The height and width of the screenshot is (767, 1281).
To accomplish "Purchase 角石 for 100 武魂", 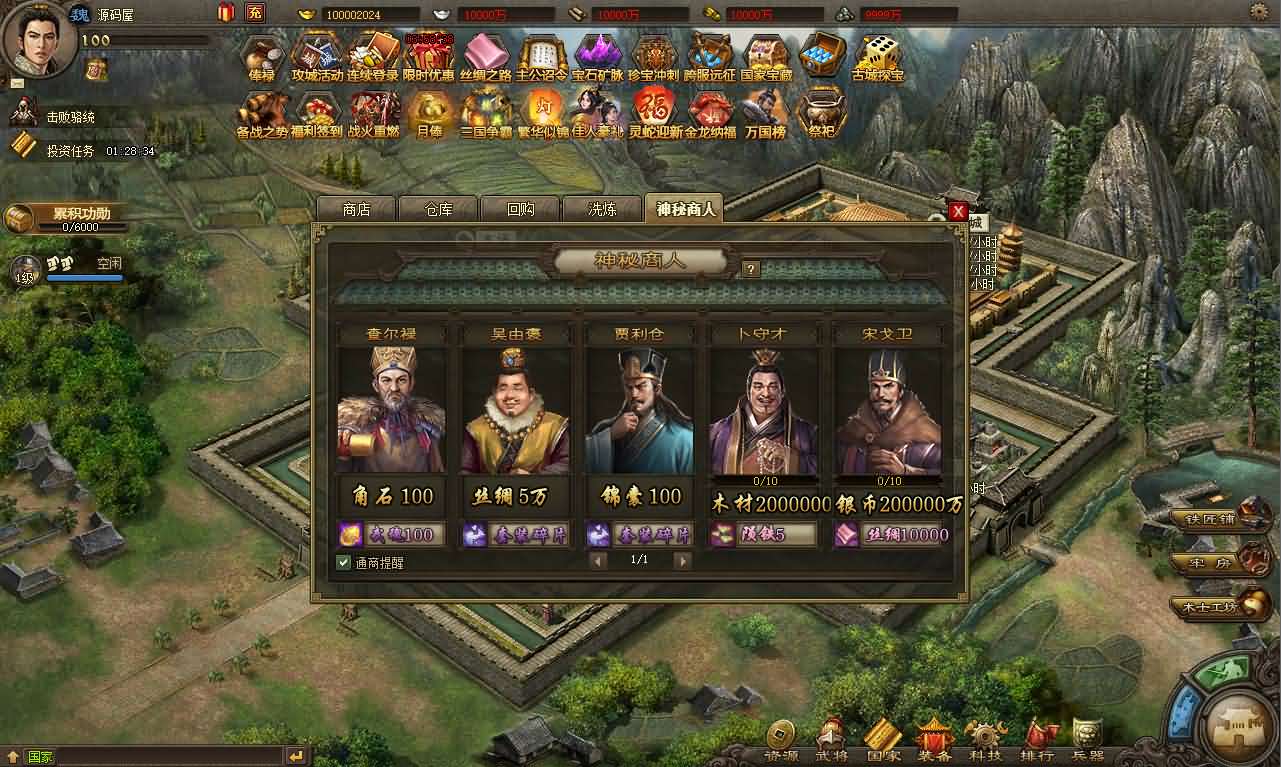I will (x=391, y=534).
